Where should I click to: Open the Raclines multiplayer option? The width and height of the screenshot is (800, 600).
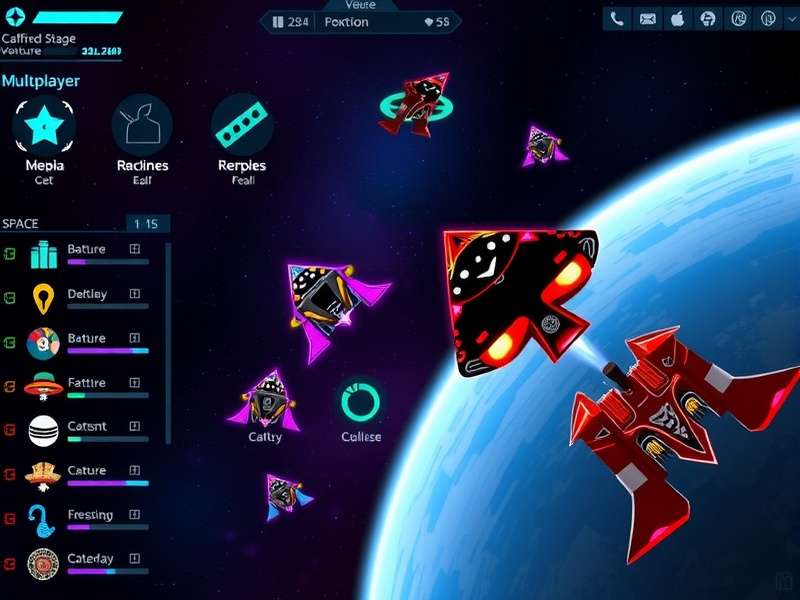tap(142, 124)
